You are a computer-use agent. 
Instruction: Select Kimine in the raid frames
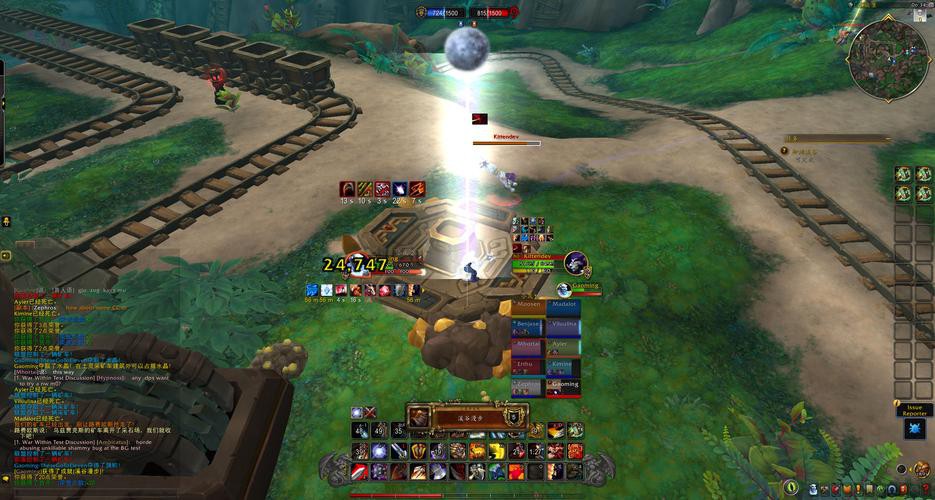coord(564,365)
